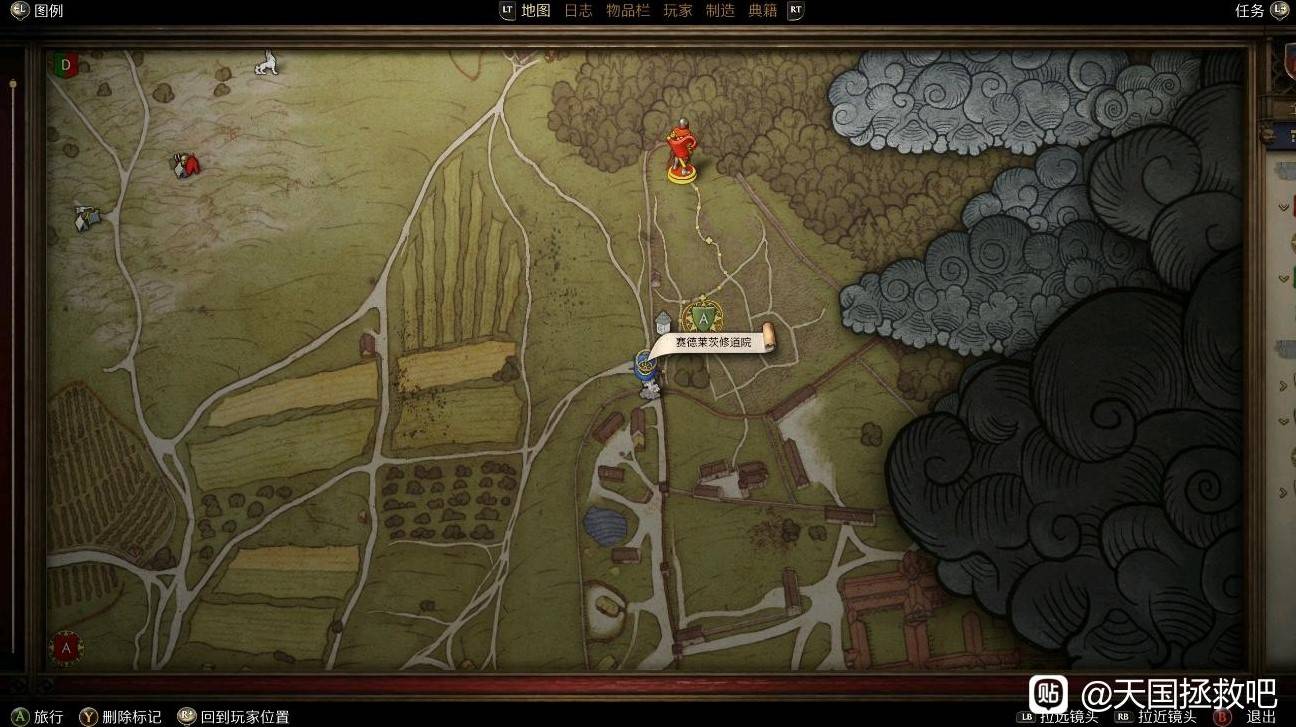Open the 任务 quest panel

tap(1250, 11)
